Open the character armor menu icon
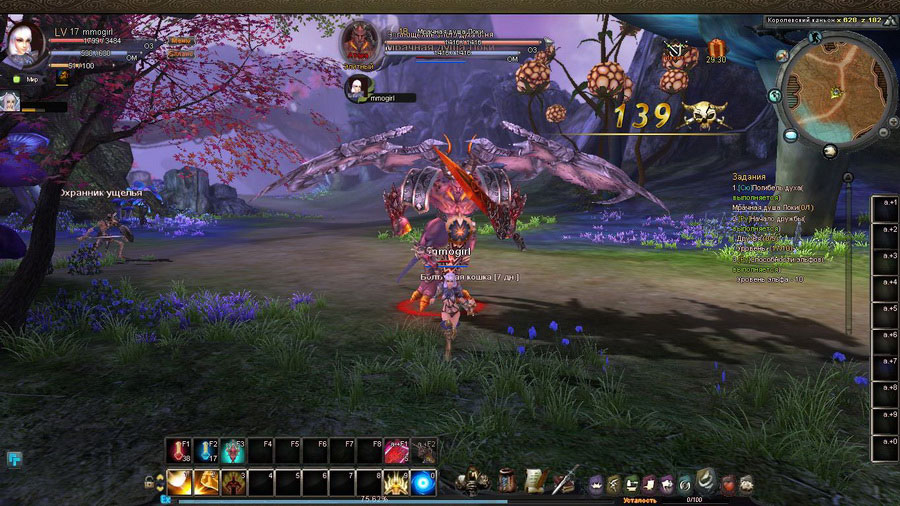 tap(466, 481)
